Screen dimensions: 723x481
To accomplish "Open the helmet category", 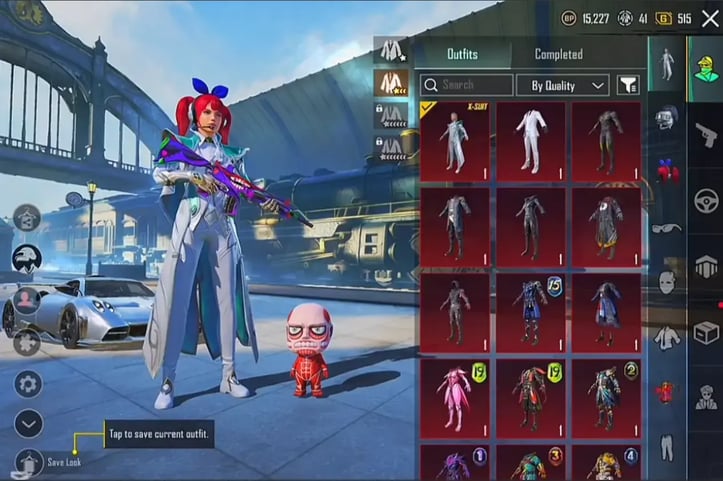I will click(x=666, y=118).
